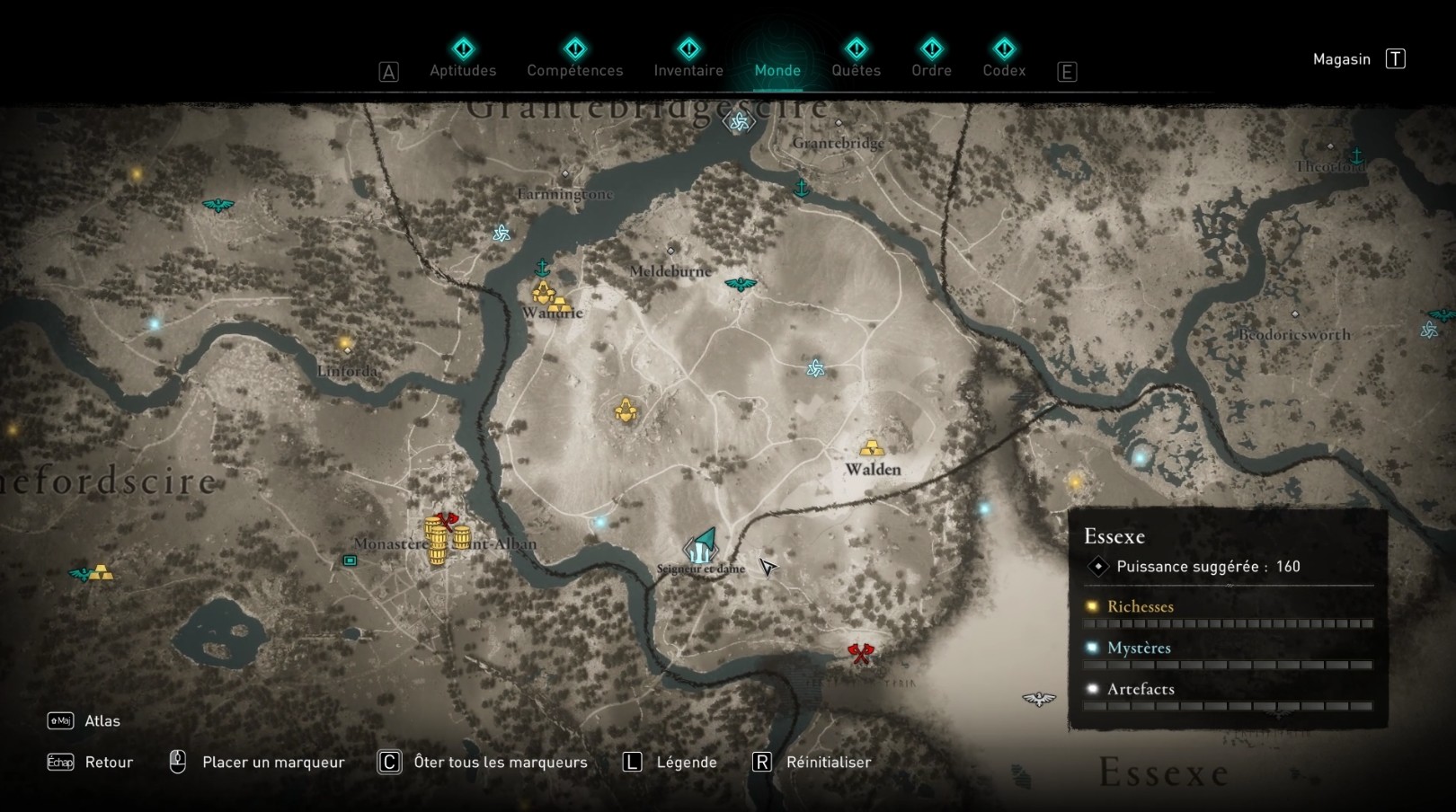Click the anchor marker near Grantebridge
The width and height of the screenshot is (1456, 812).
coord(801,189)
